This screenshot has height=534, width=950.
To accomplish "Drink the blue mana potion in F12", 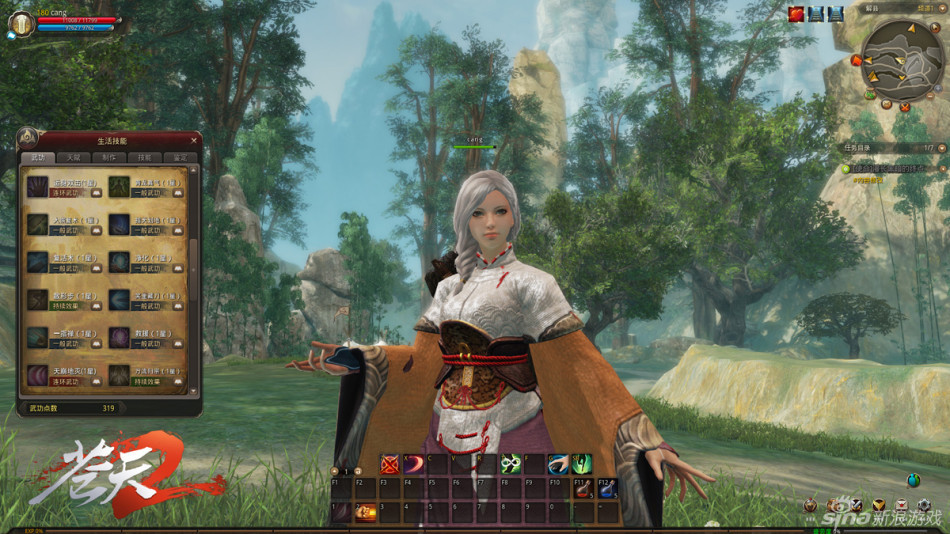I will click(607, 489).
